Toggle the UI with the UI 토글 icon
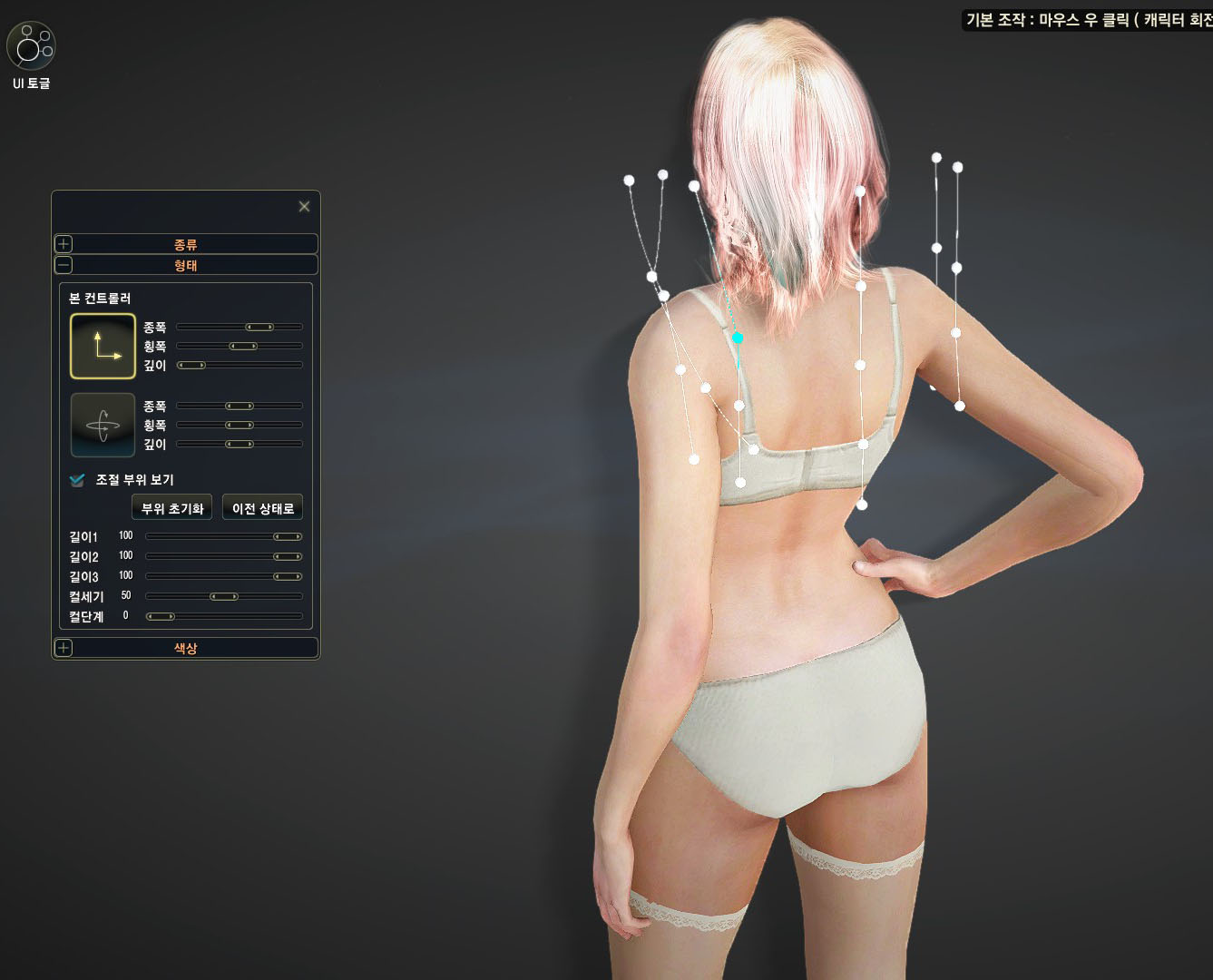The image size is (1213, 980). coord(31,46)
